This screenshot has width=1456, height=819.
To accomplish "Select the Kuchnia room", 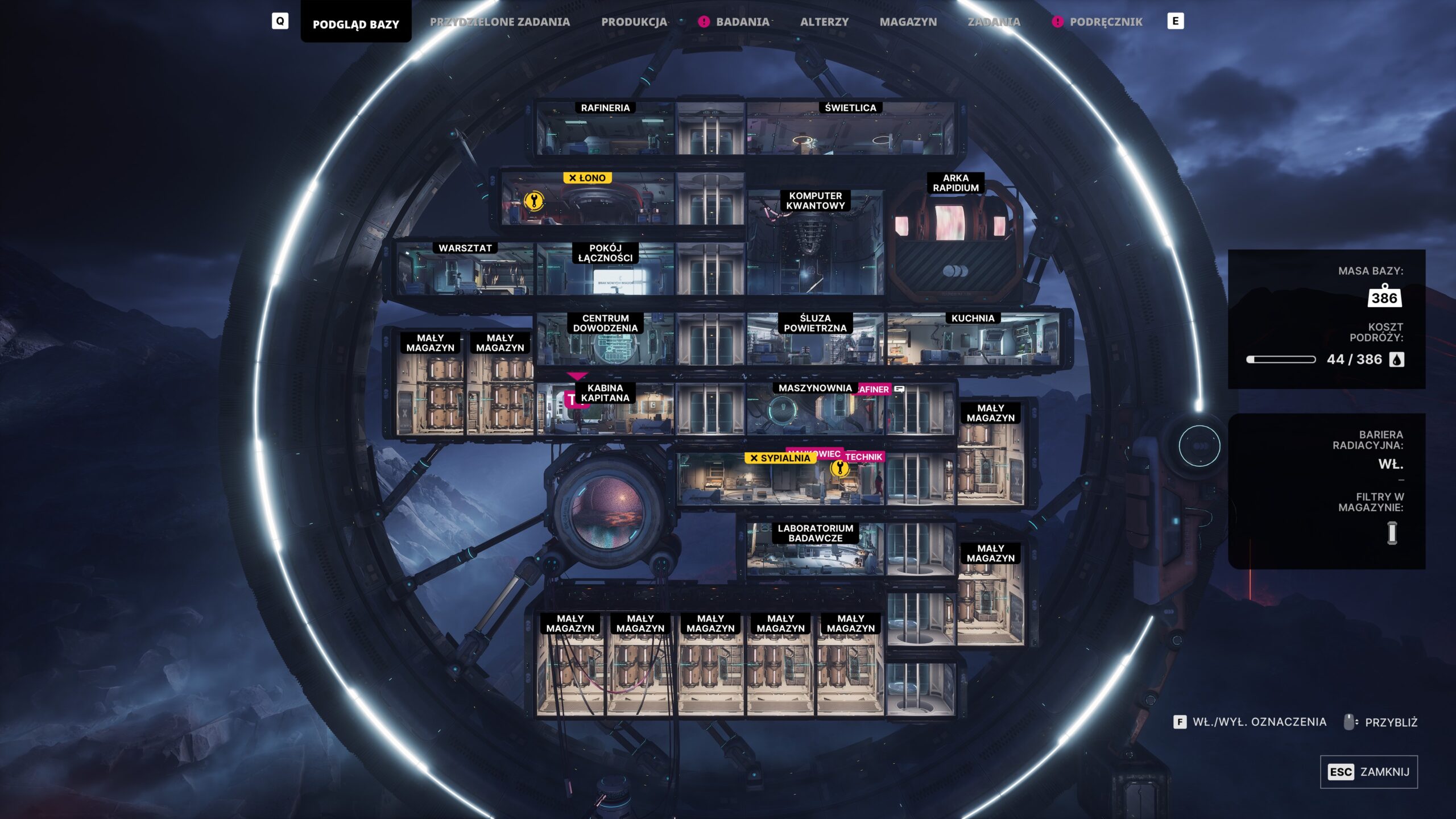I will pos(973,340).
